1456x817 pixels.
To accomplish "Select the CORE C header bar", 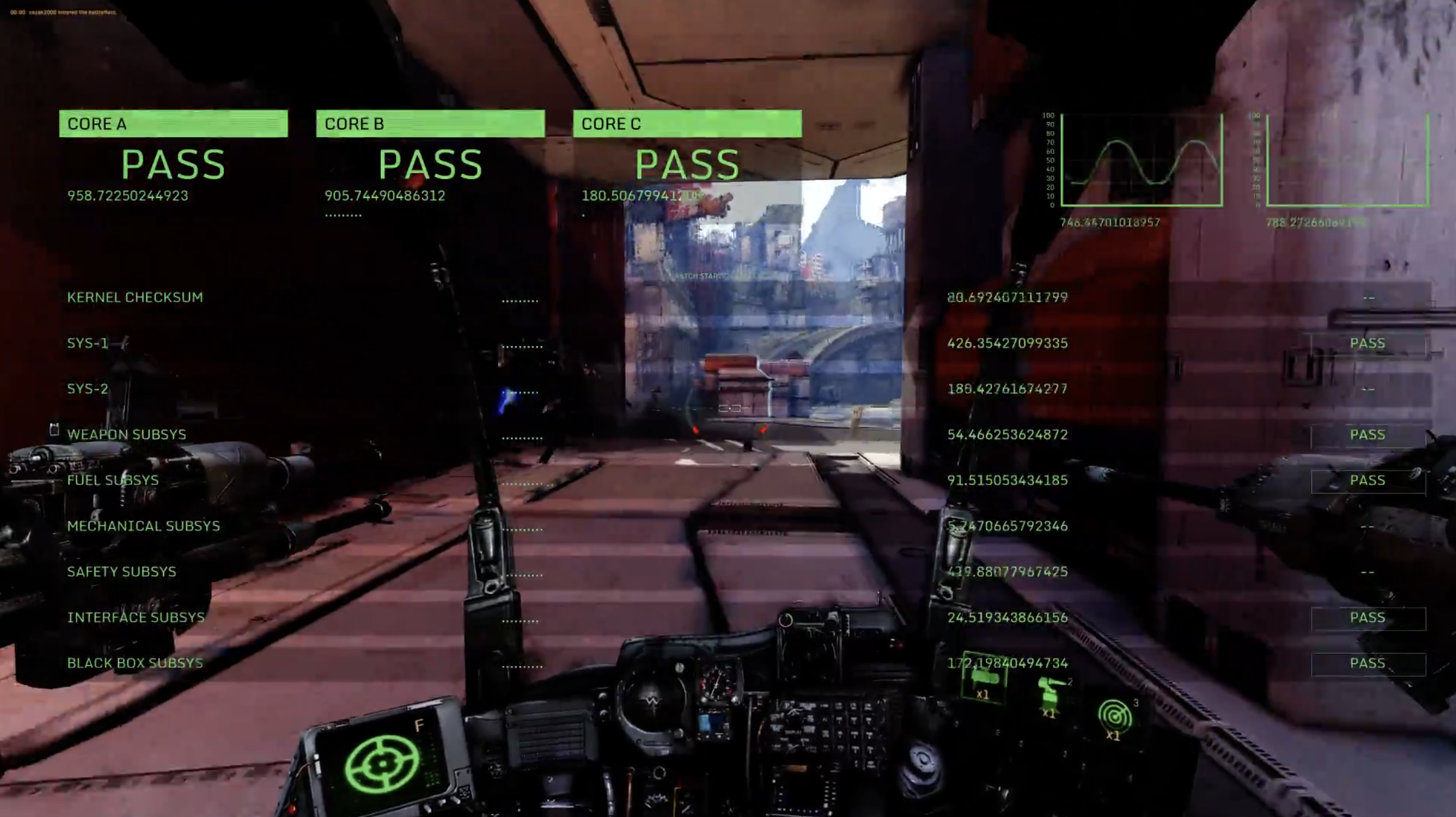I will coord(687,123).
